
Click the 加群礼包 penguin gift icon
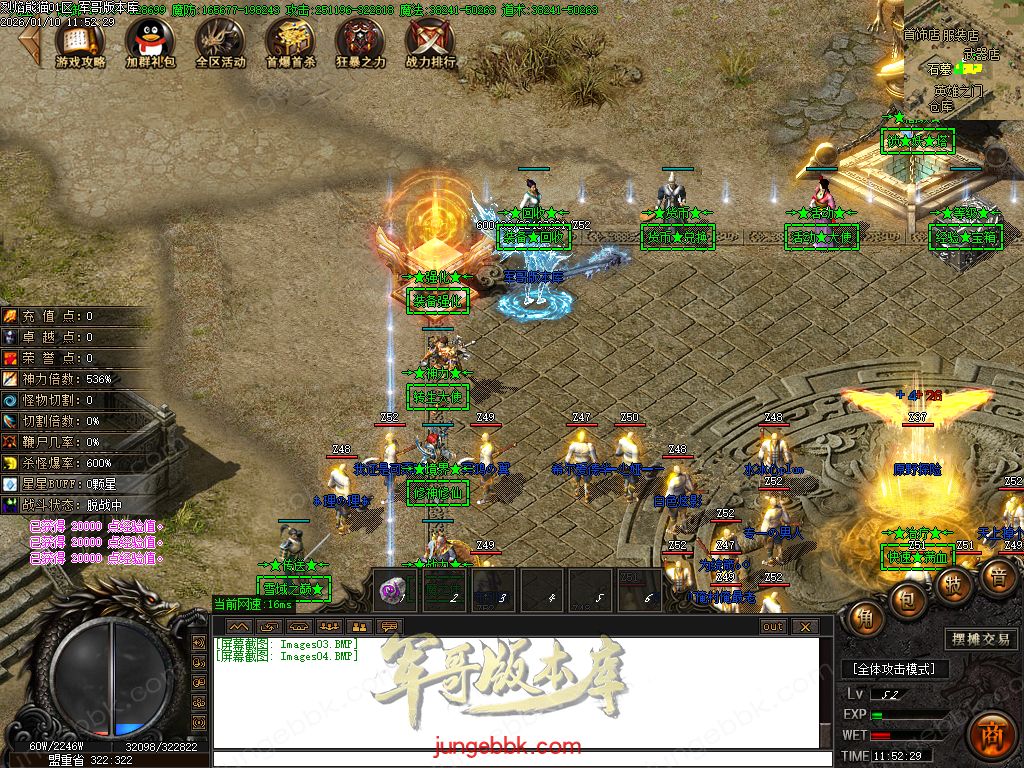150,41
